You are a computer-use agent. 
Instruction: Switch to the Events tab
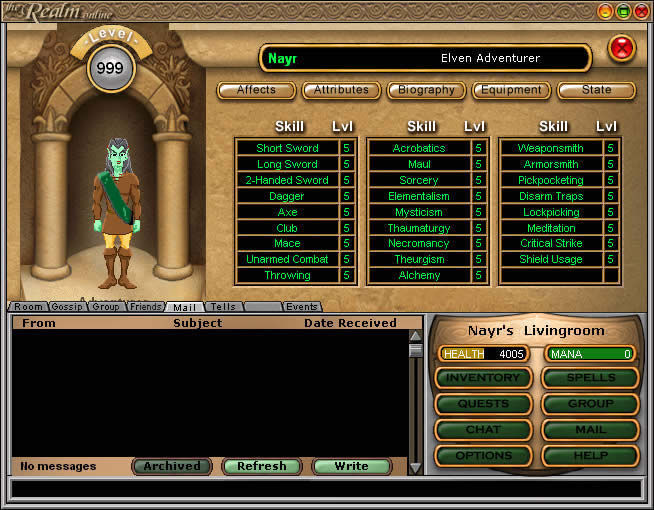[x=302, y=307]
